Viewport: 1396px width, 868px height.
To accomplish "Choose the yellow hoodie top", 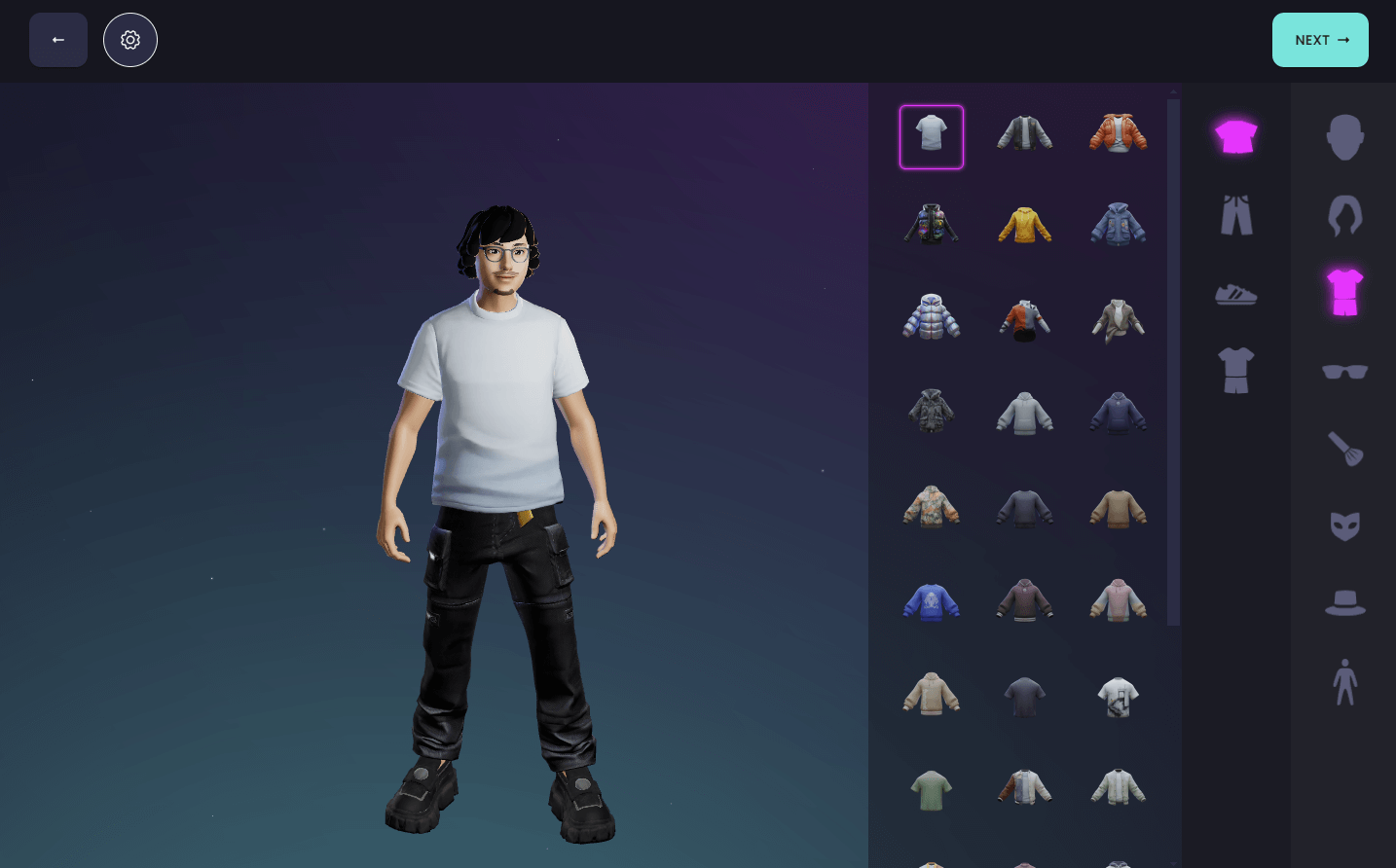I will pyautogui.click(x=1024, y=225).
